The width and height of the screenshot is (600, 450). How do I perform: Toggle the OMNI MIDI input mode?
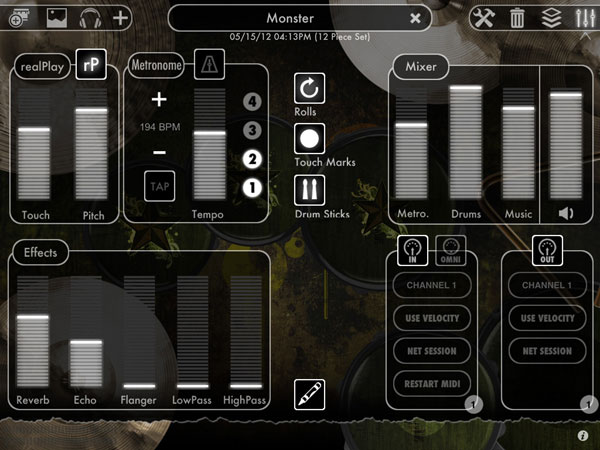pyautogui.click(x=452, y=251)
